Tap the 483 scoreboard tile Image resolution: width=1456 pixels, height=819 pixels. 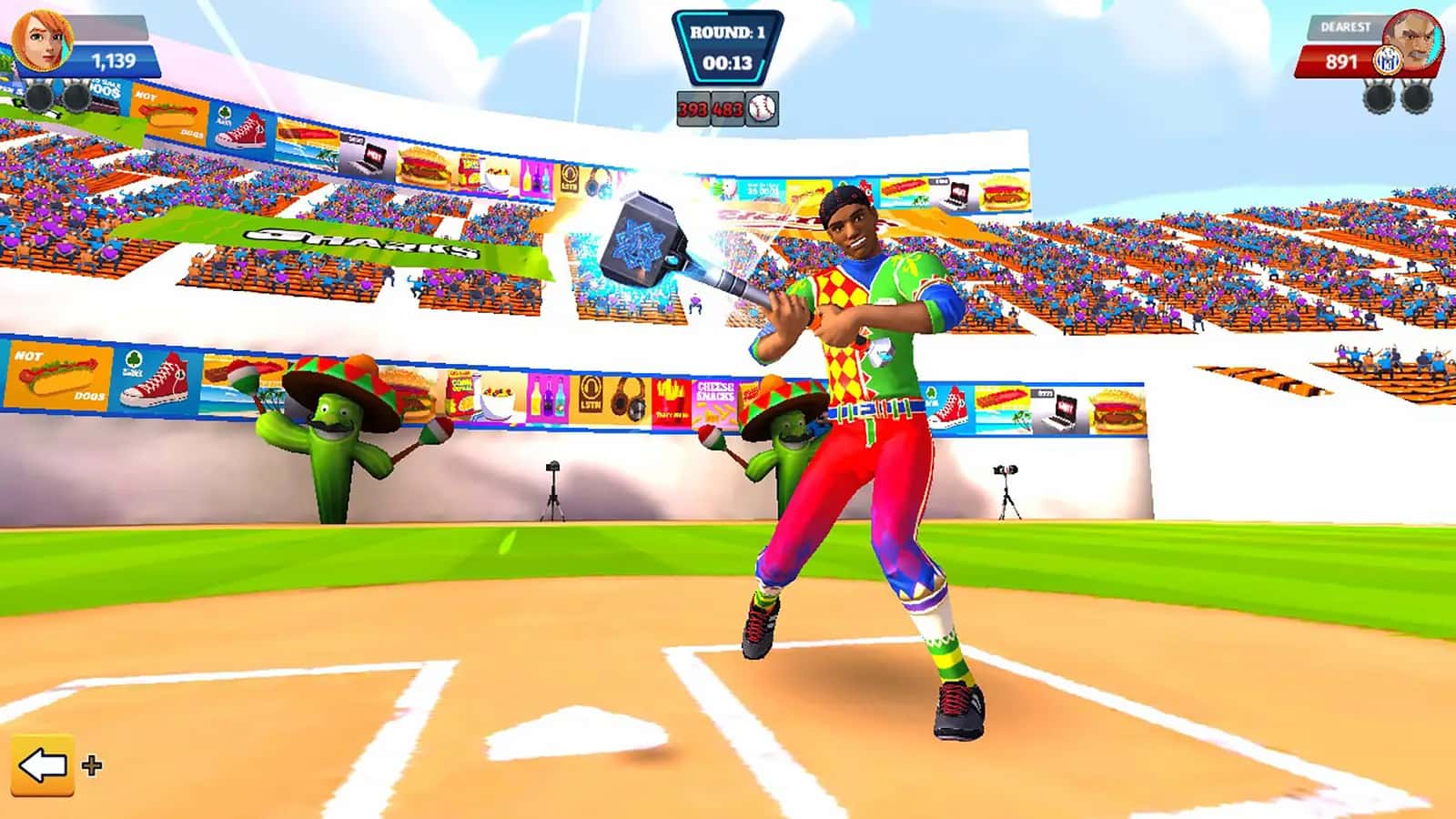click(729, 108)
